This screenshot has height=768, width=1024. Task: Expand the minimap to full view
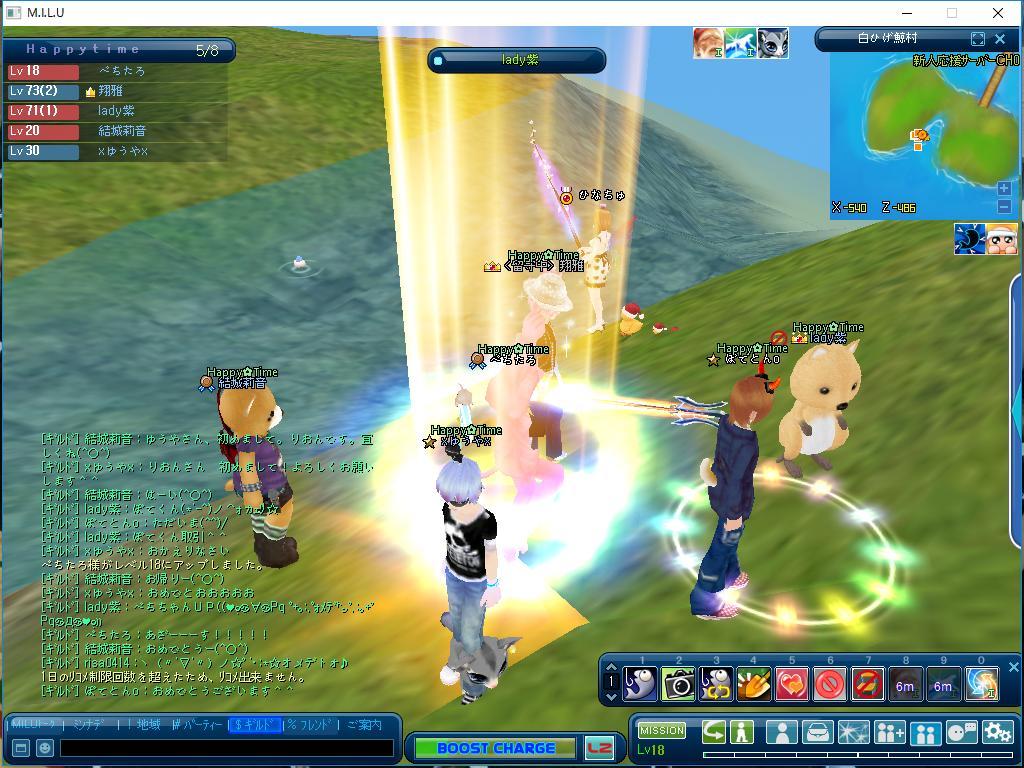[x=977, y=39]
